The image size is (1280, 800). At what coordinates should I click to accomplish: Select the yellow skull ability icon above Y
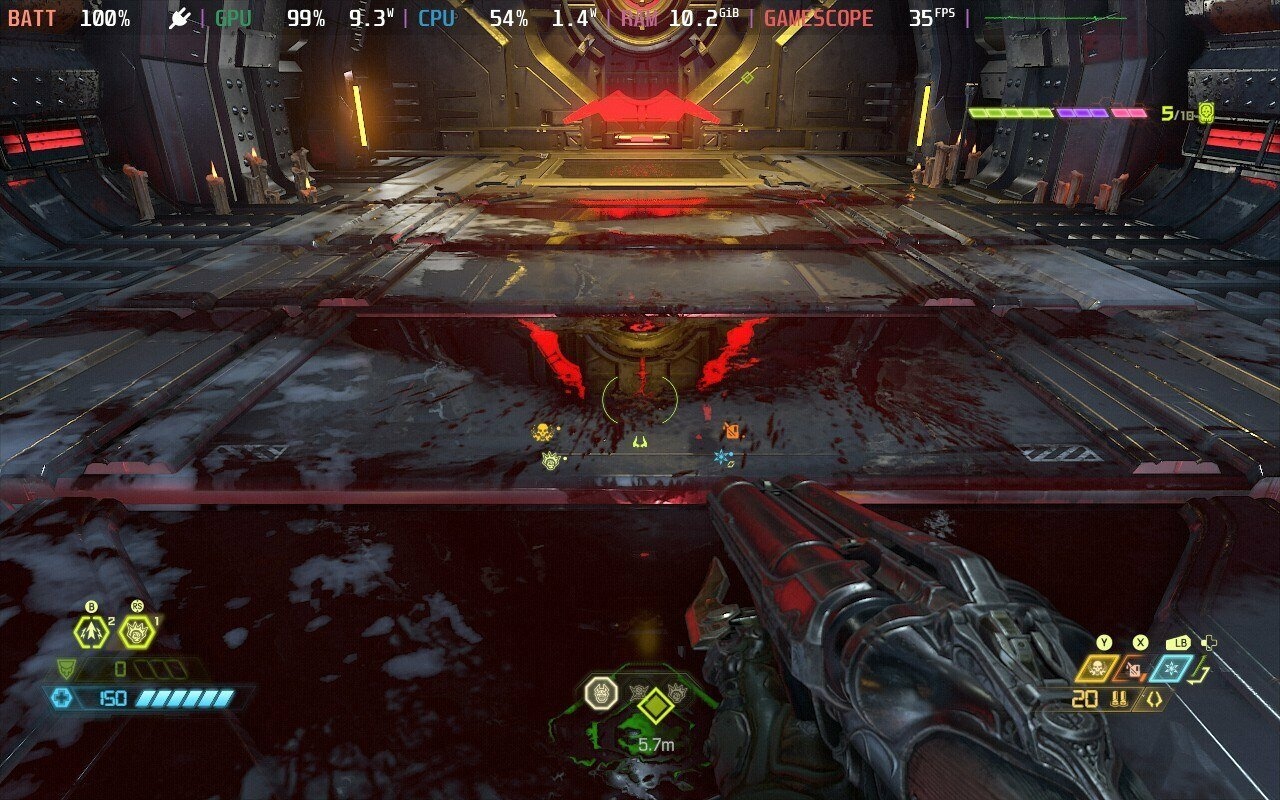tap(1096, 668)
